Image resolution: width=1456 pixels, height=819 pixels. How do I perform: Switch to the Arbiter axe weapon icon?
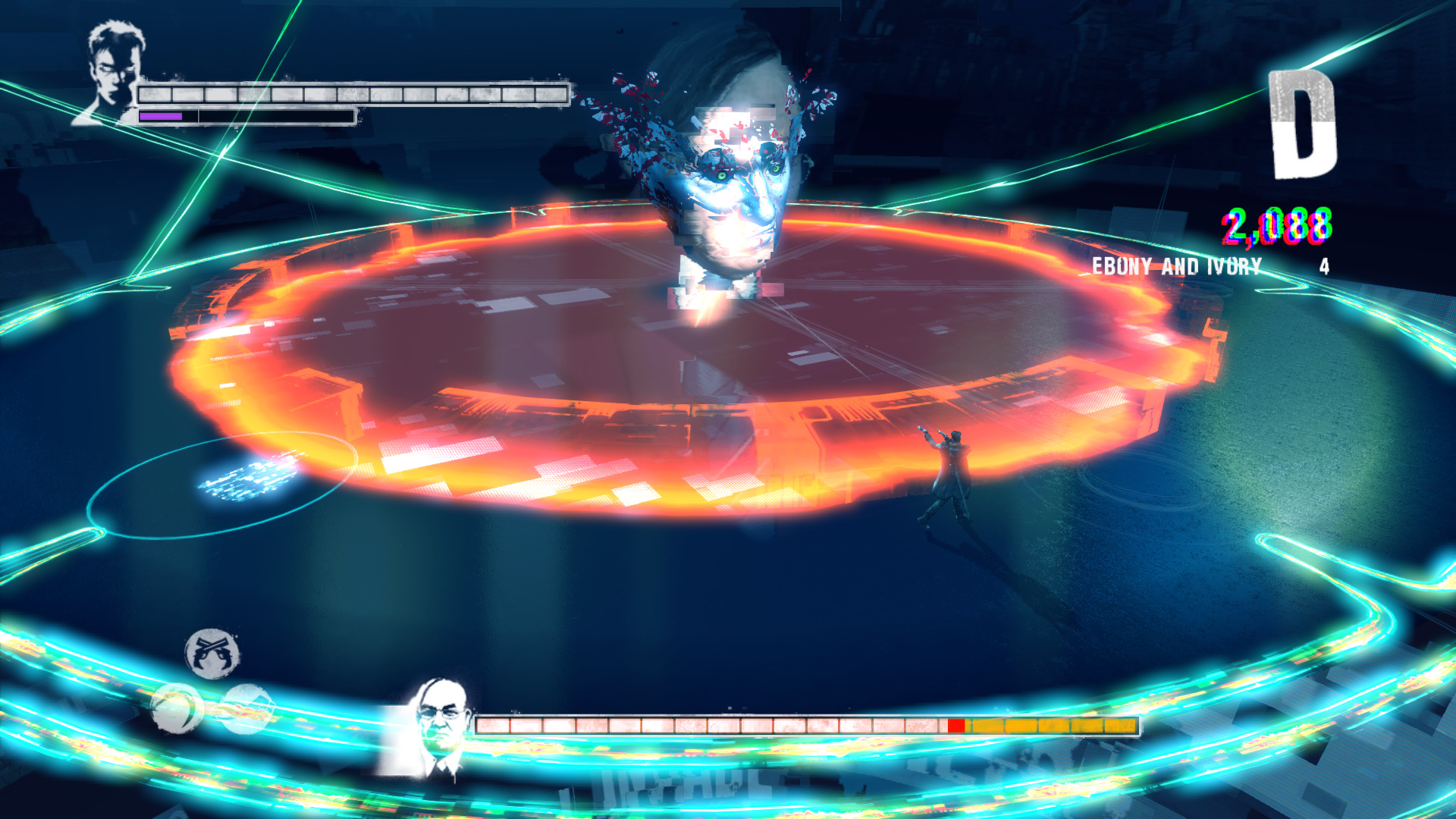(246, 708)
